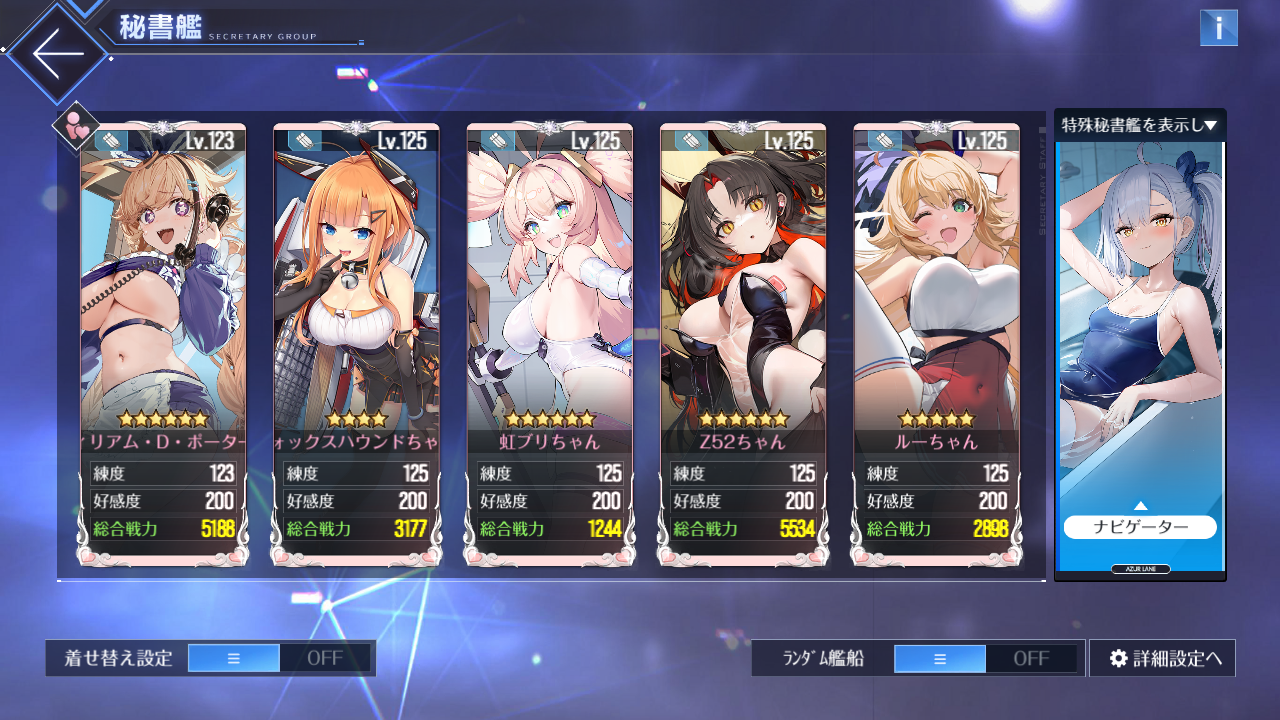Click the ナビゲーター button
The image size is (1280, 720).
[x=1139, y=527]
